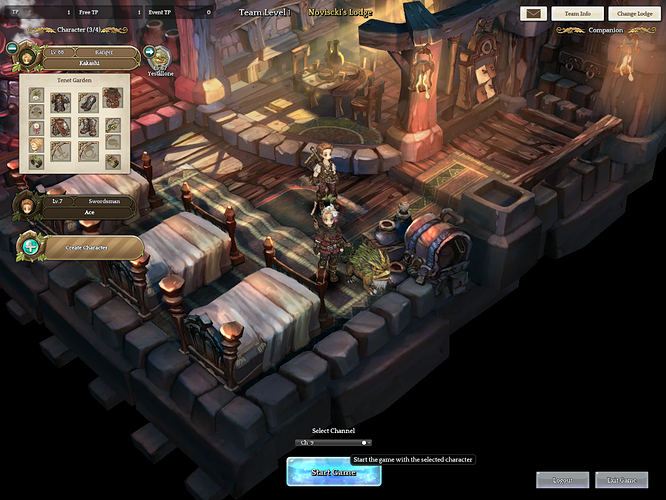The height and width of the screenshot is (500, 666).
Task: Collapse Kakashi's equipment panel with minus button
Action: pyautogui.click(x=13, y=47)
